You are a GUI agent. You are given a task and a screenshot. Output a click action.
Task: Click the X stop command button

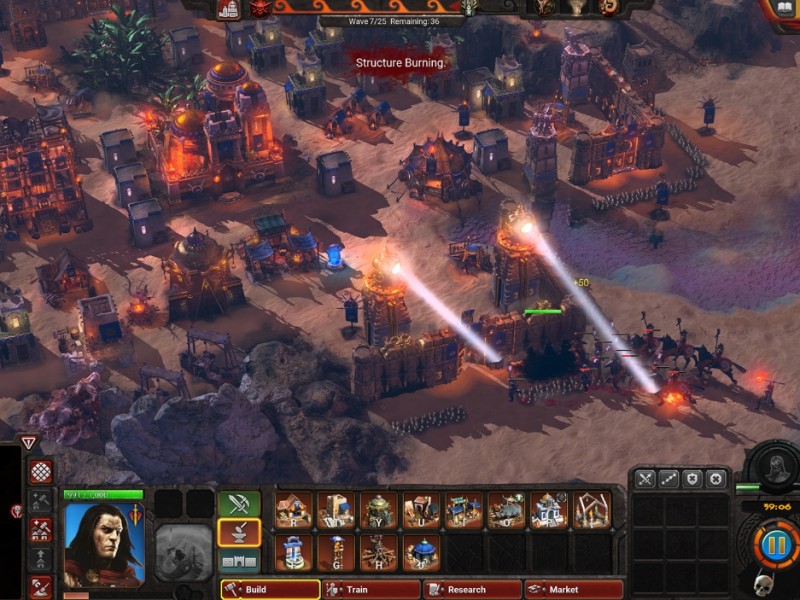[x=715, y=480]
